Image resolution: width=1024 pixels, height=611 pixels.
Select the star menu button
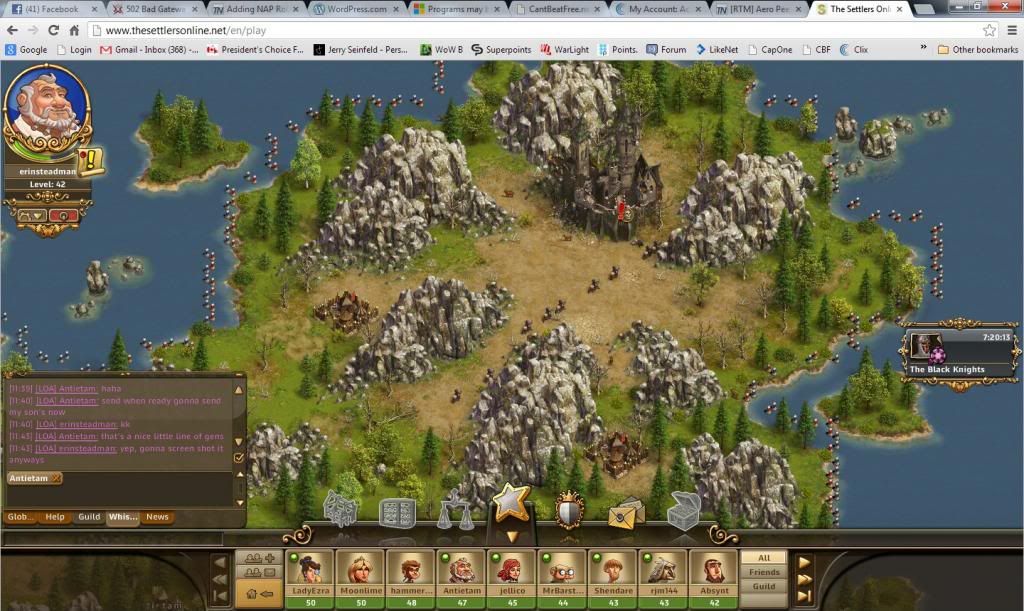tap(511, 502)
